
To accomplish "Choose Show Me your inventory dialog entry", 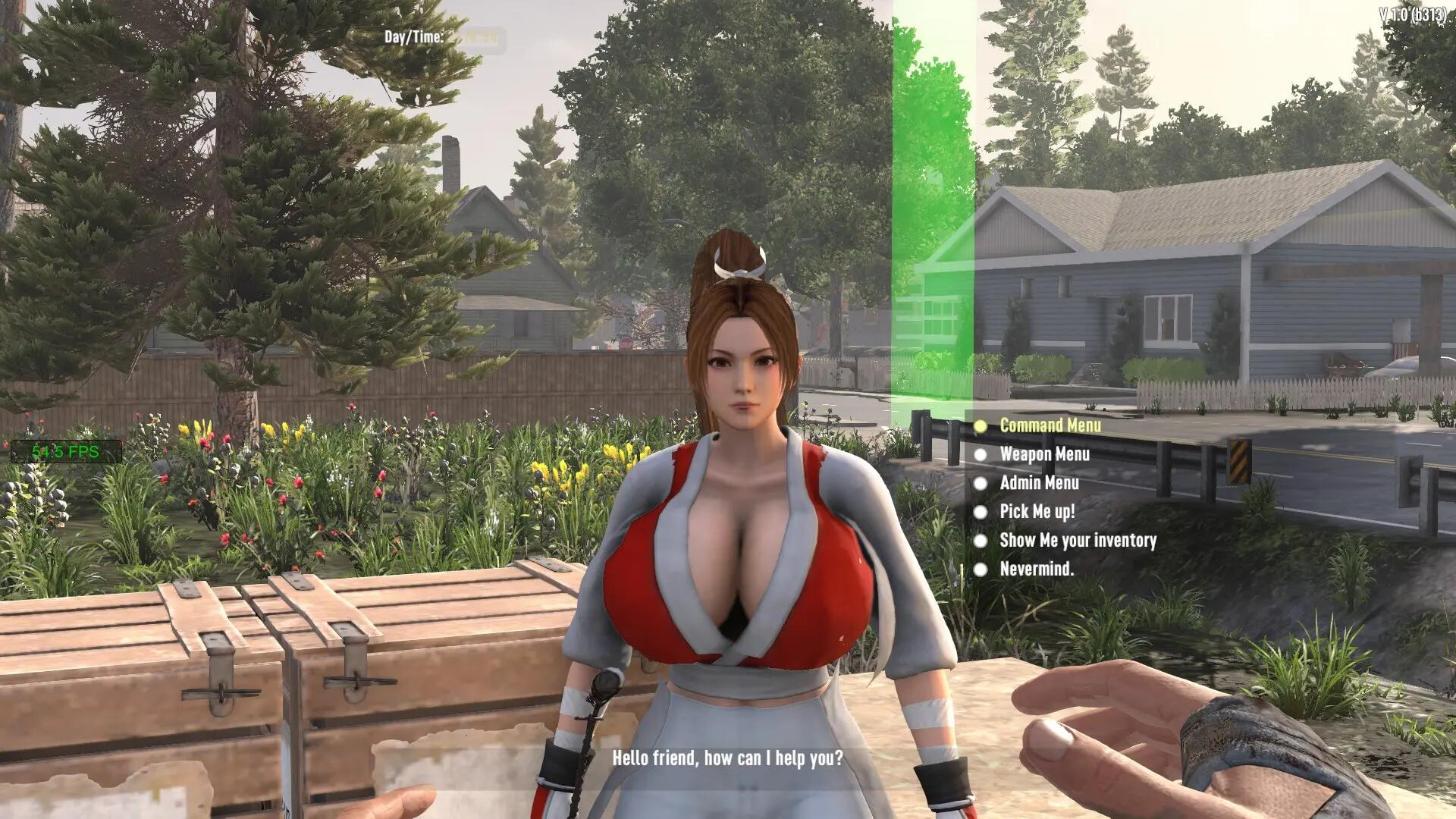I will (1078, 541).
